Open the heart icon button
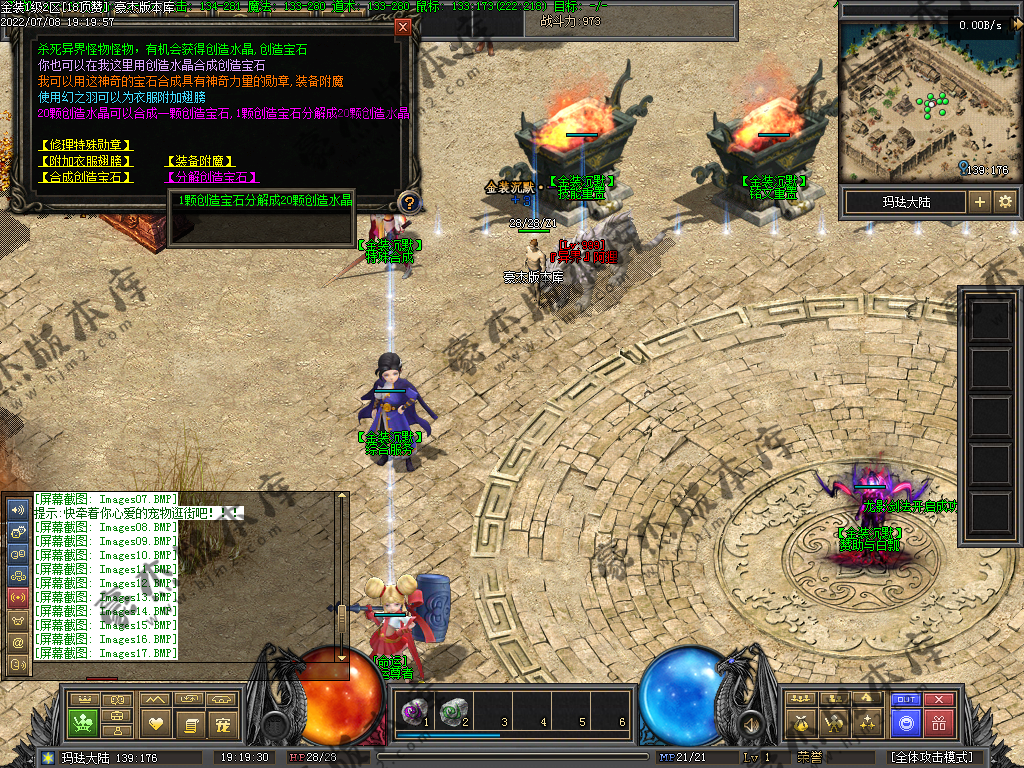This screenshot has height=768, width=1024. (x=155, y=722)
